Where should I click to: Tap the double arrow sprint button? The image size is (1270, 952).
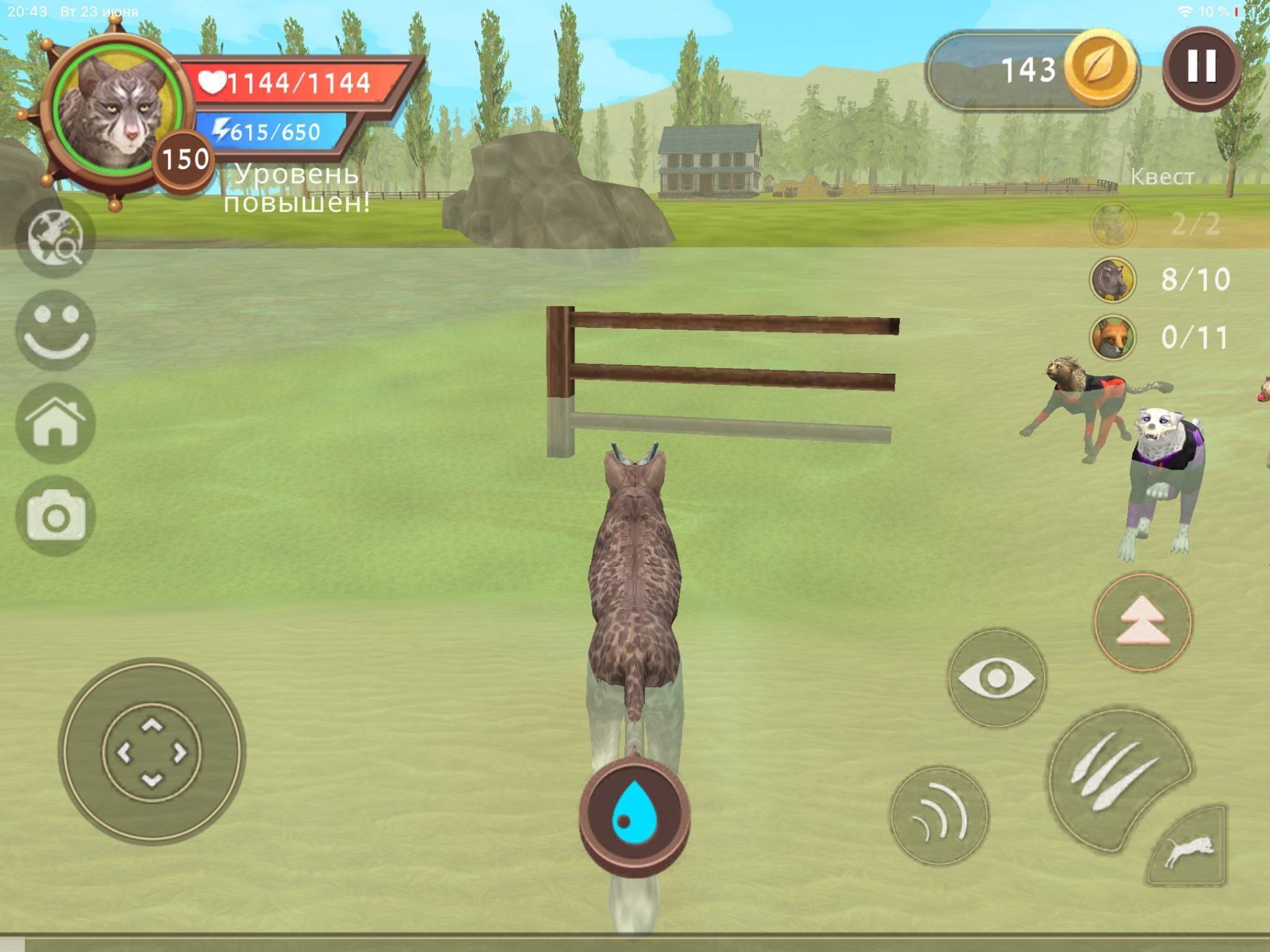tap(1143, 622)
